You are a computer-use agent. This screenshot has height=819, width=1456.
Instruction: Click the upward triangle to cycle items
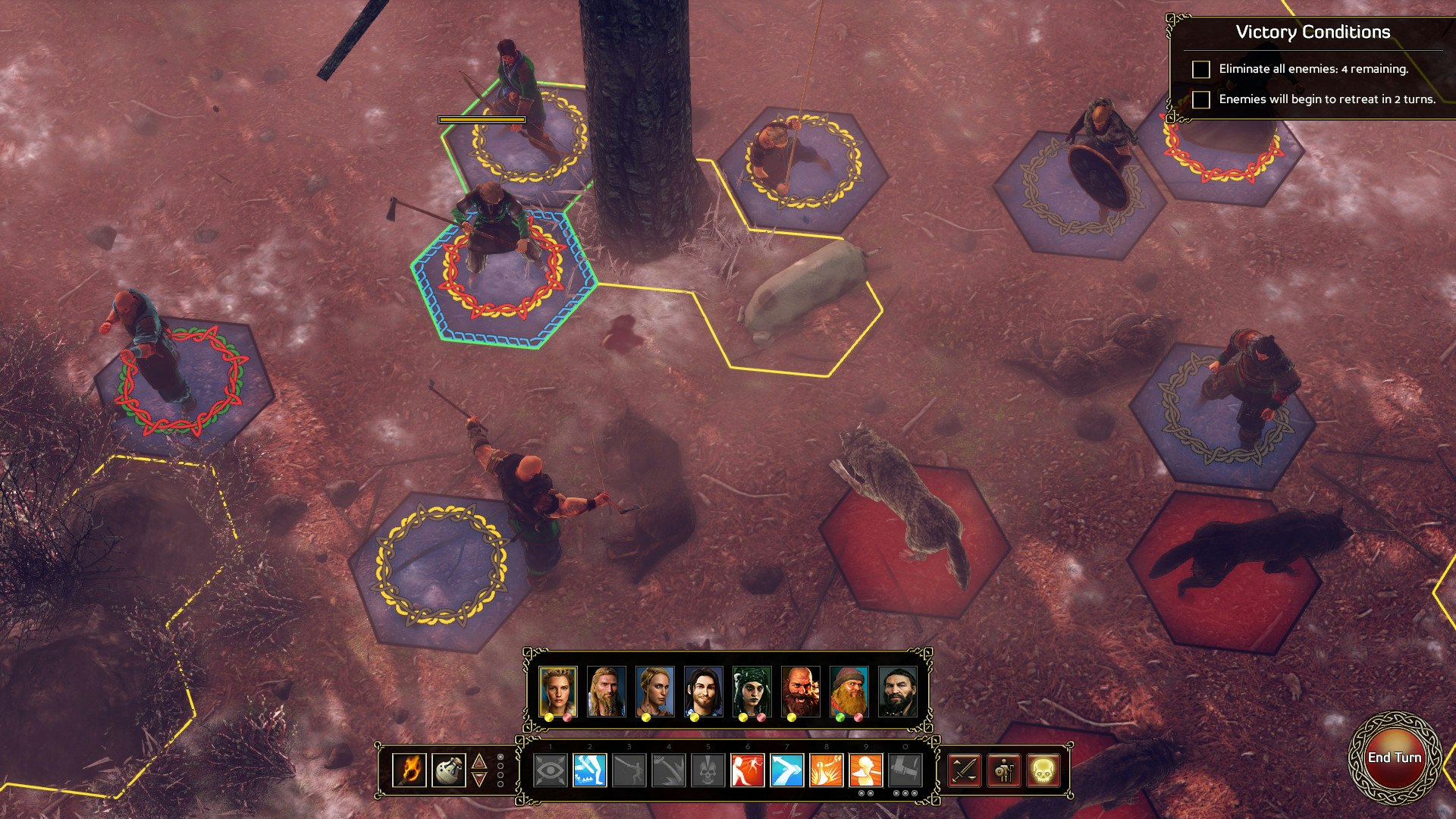479,759
